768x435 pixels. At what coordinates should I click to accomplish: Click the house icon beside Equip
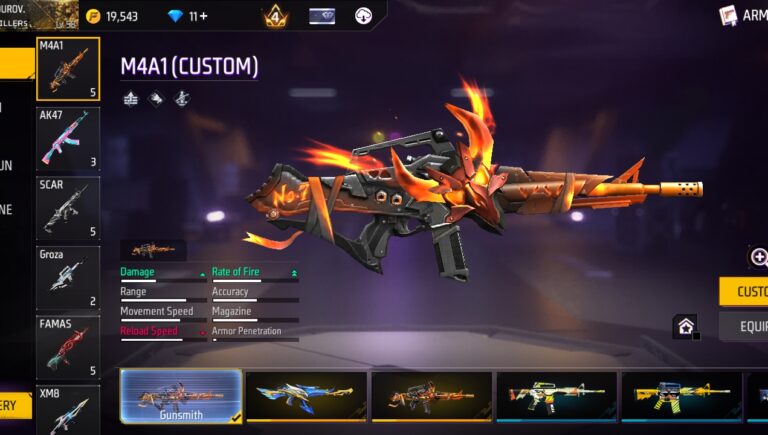point(685,326)
